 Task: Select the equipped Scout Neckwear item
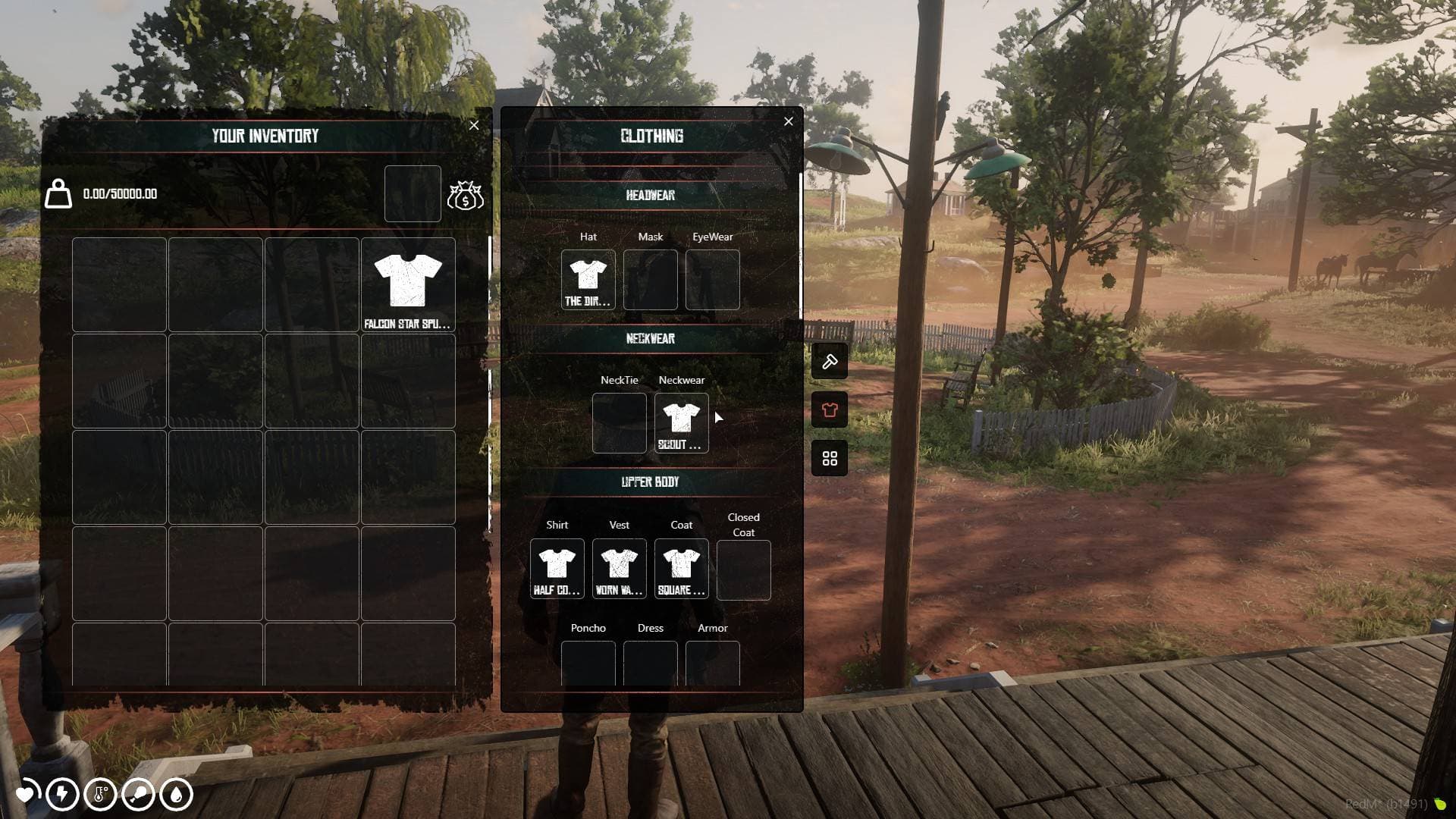pyautogui.click(x=681, y=423)
